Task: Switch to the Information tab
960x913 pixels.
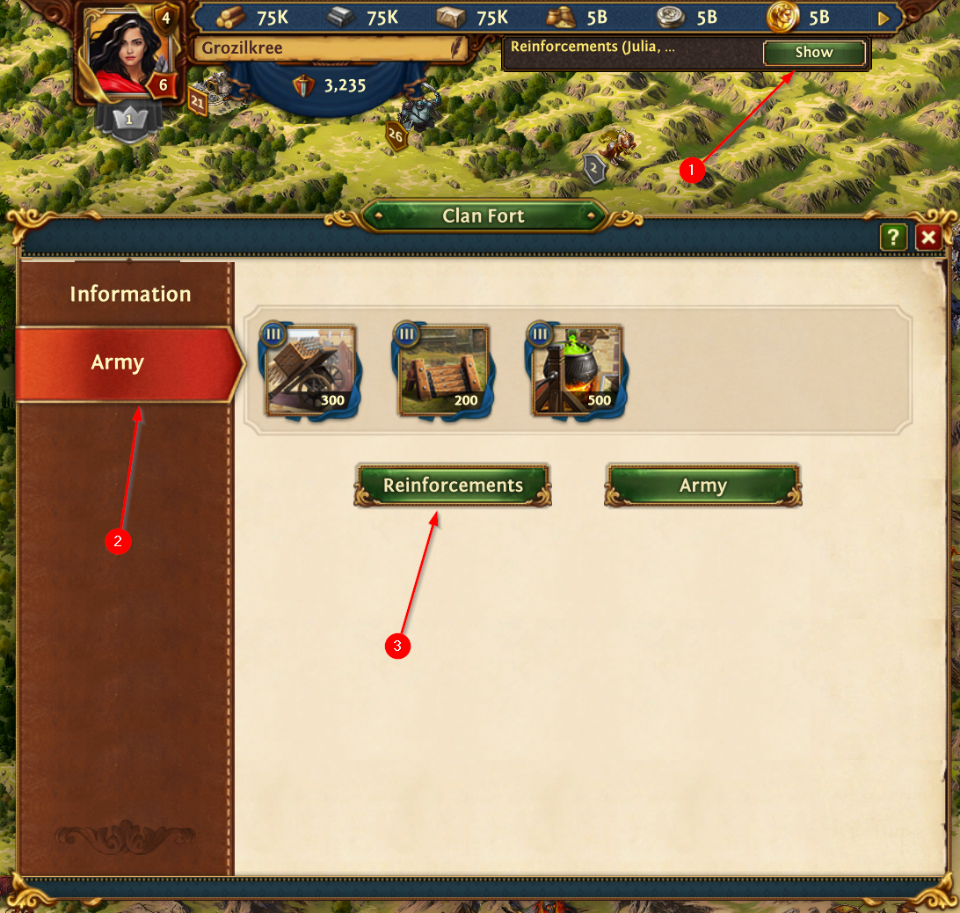Action: click(129, 294)
